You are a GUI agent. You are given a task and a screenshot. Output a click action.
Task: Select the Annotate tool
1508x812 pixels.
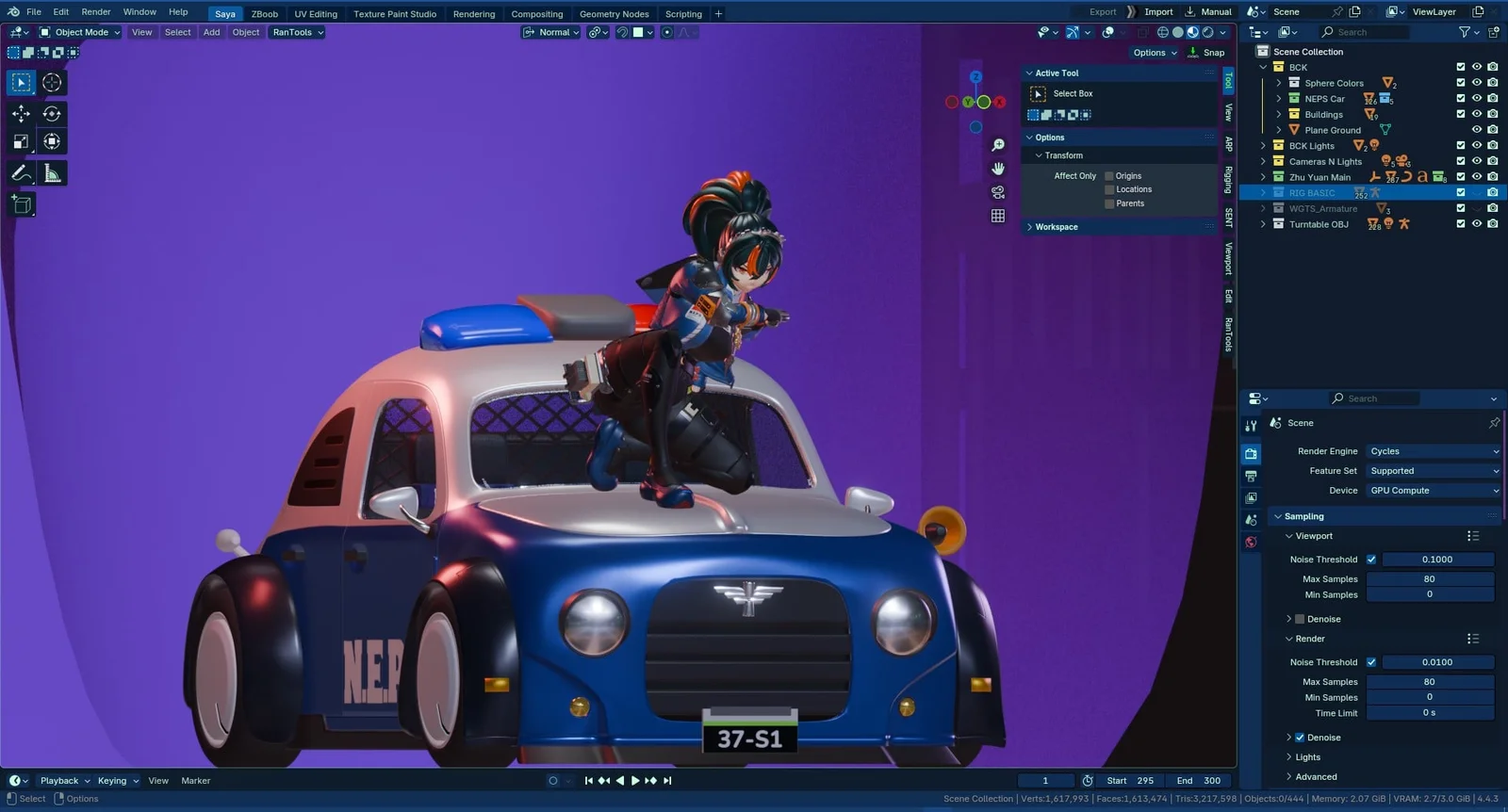pyautogui.click(x=21, y=172)
